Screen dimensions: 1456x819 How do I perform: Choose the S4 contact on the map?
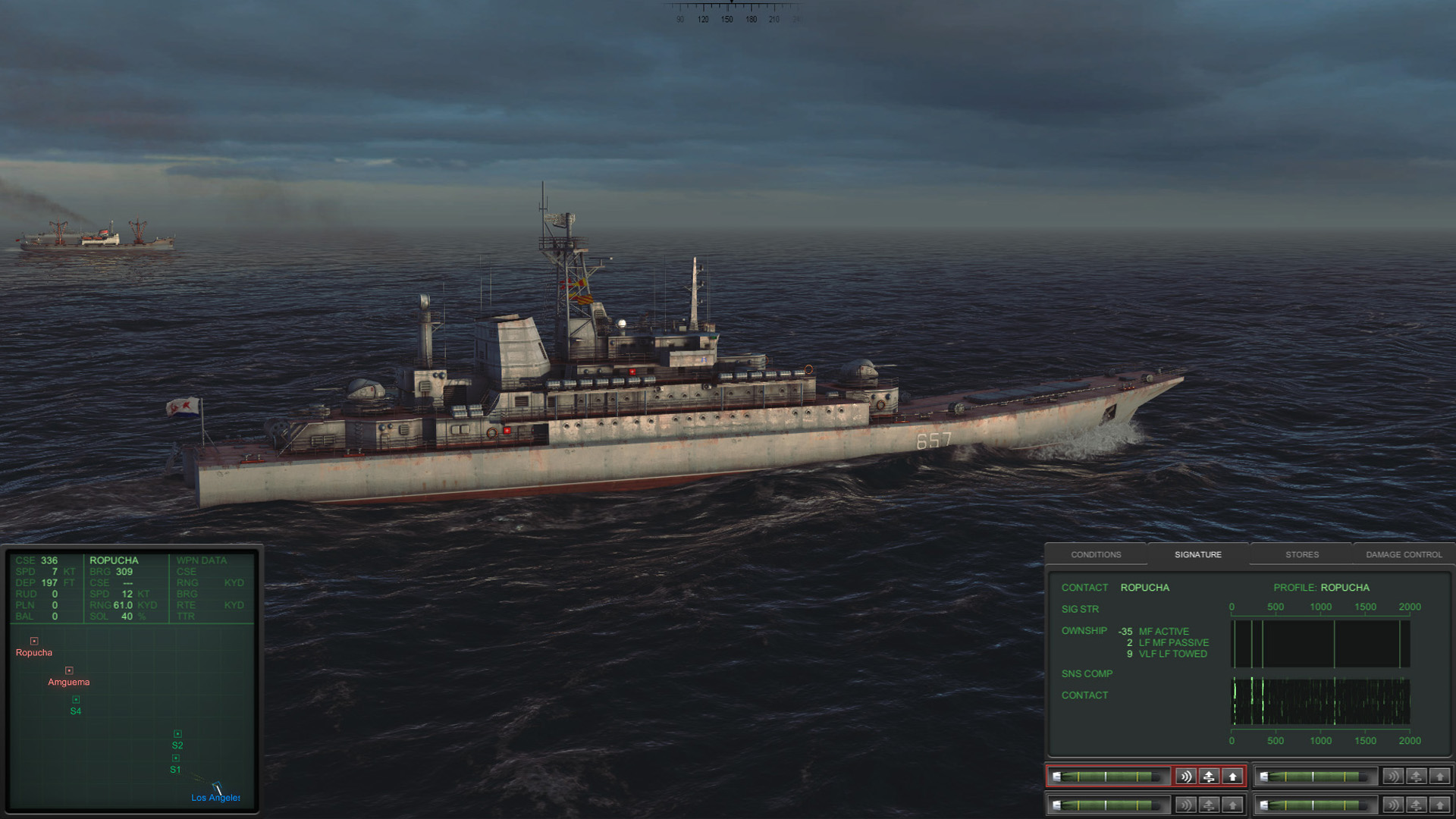76,700
